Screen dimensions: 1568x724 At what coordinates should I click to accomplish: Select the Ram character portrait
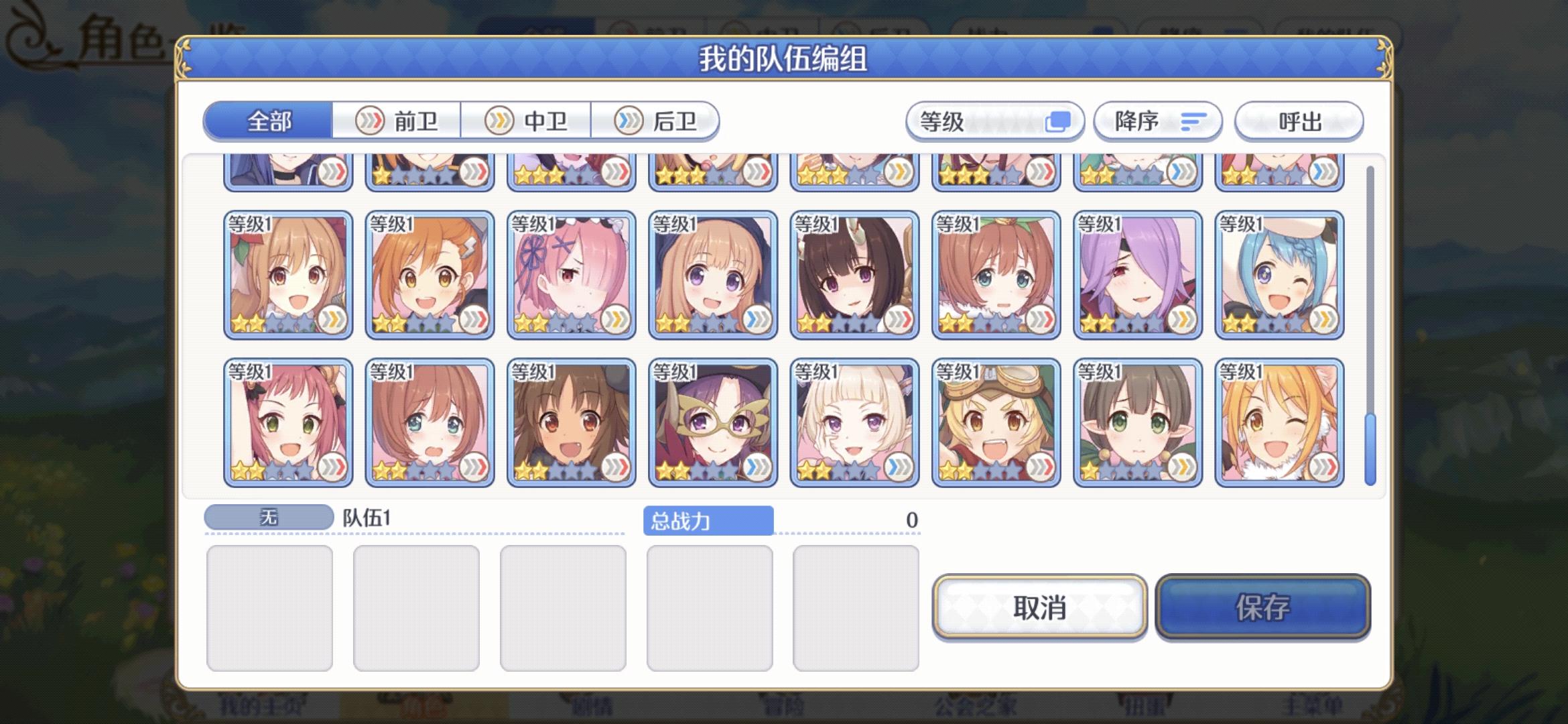pyautogui.click(x=570, y=275)
